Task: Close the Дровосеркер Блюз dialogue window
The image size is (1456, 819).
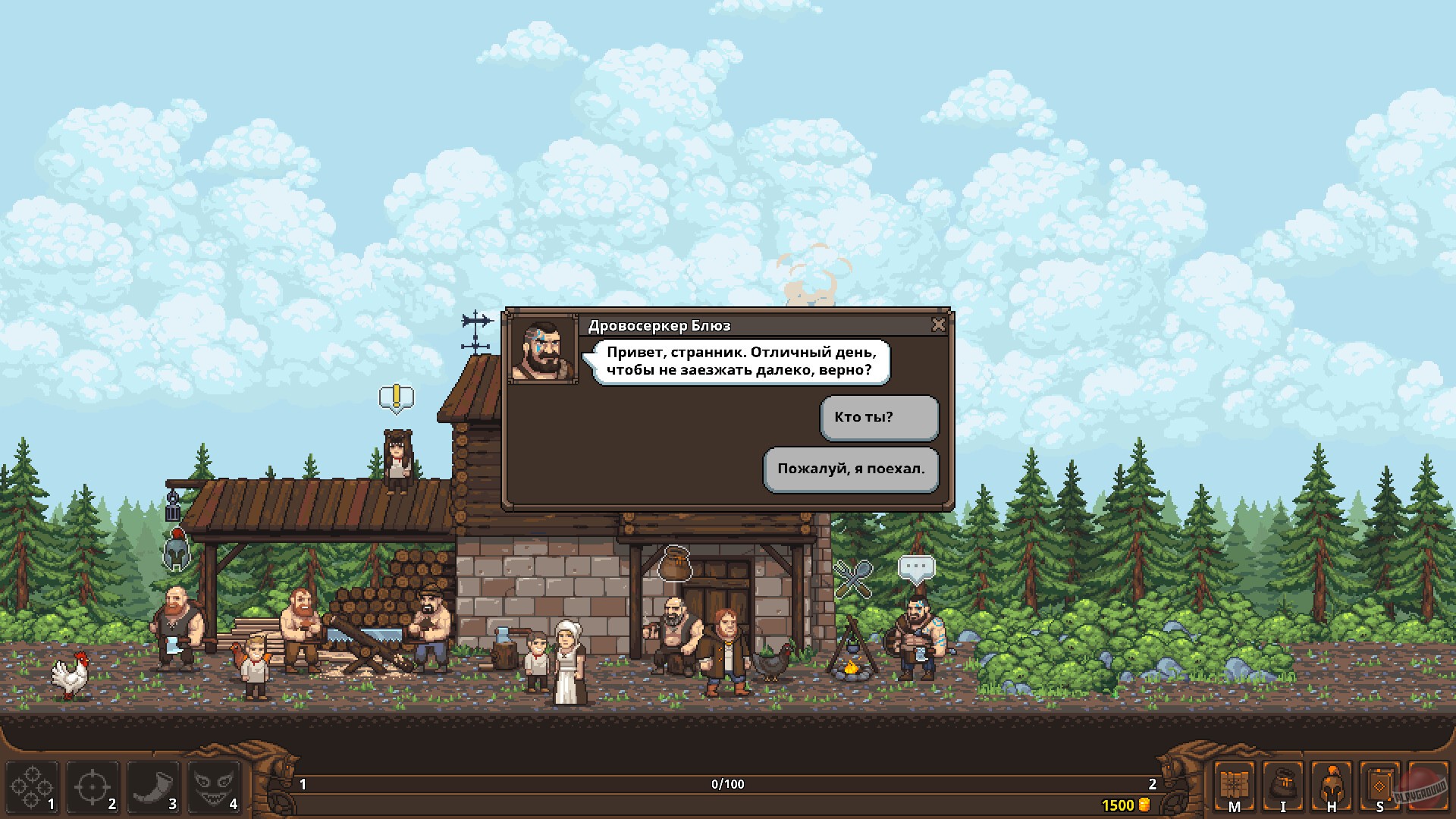Action: pos(940,325)
